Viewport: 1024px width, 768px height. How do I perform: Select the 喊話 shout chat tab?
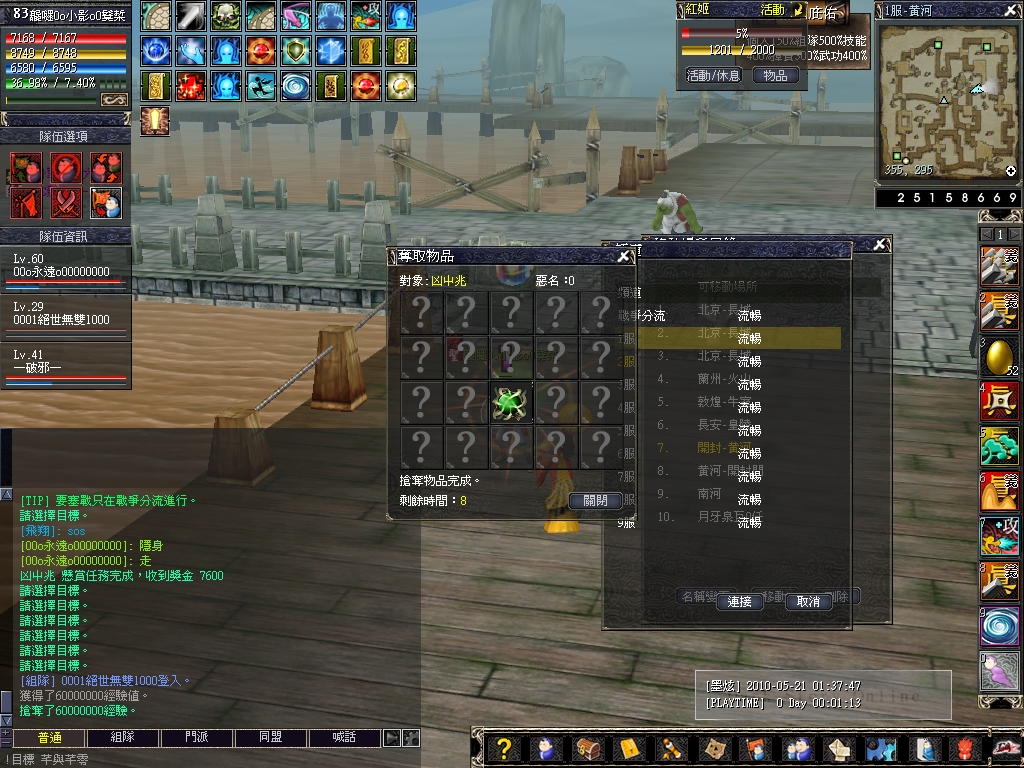click(344, 737)
